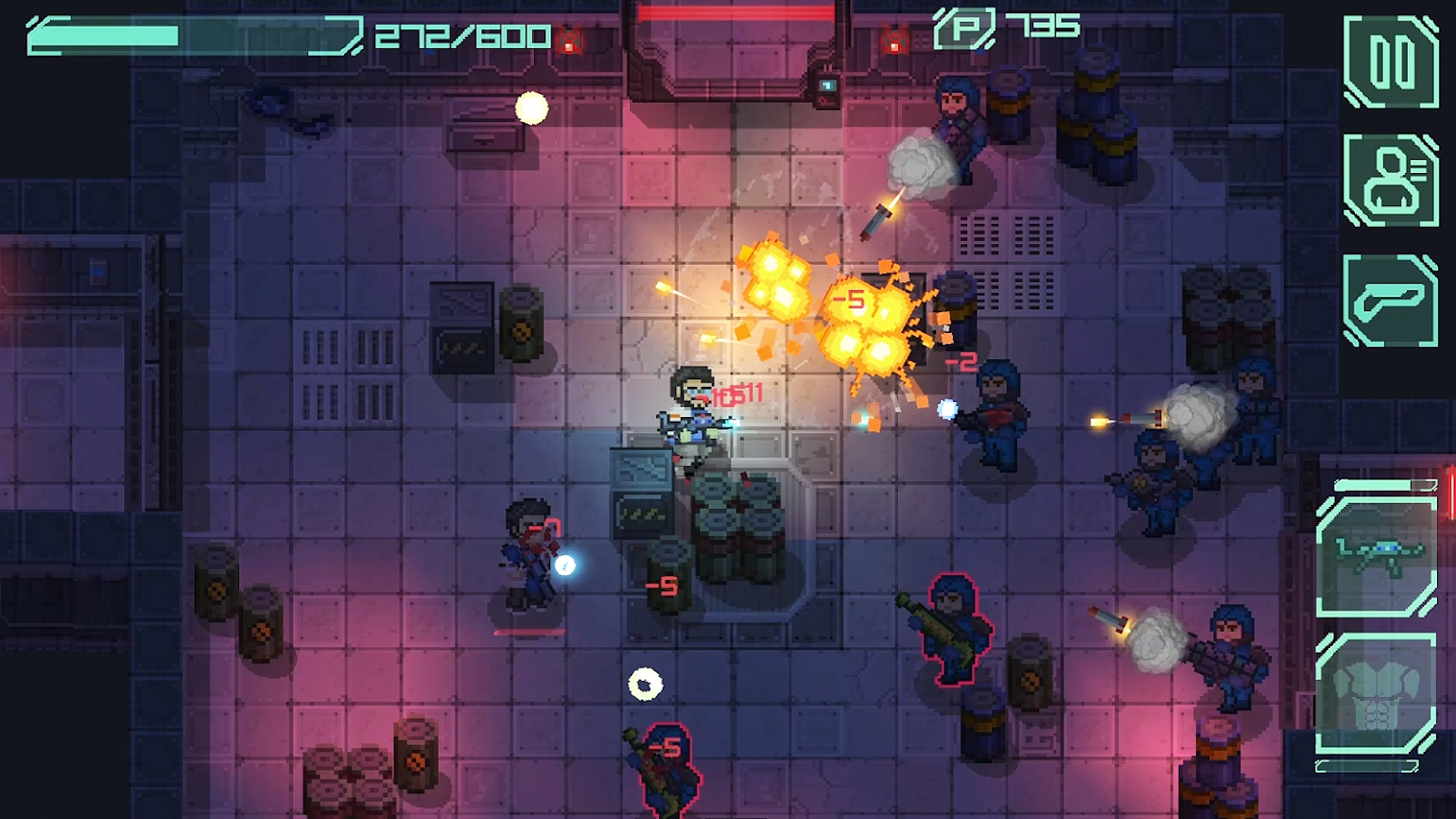Open the character profile screen
Screen dimensions: 1456x819
pyautogui.click(x=1391, y=181)
